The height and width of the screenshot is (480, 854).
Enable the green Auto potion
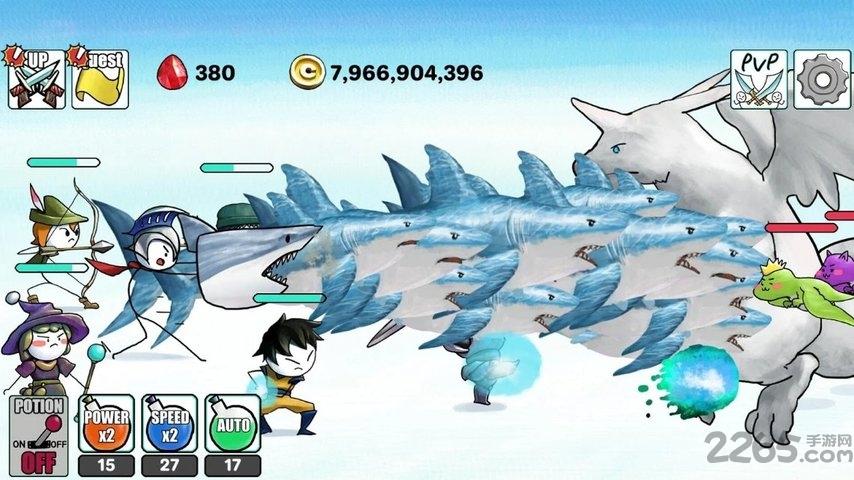coord(232,424)
